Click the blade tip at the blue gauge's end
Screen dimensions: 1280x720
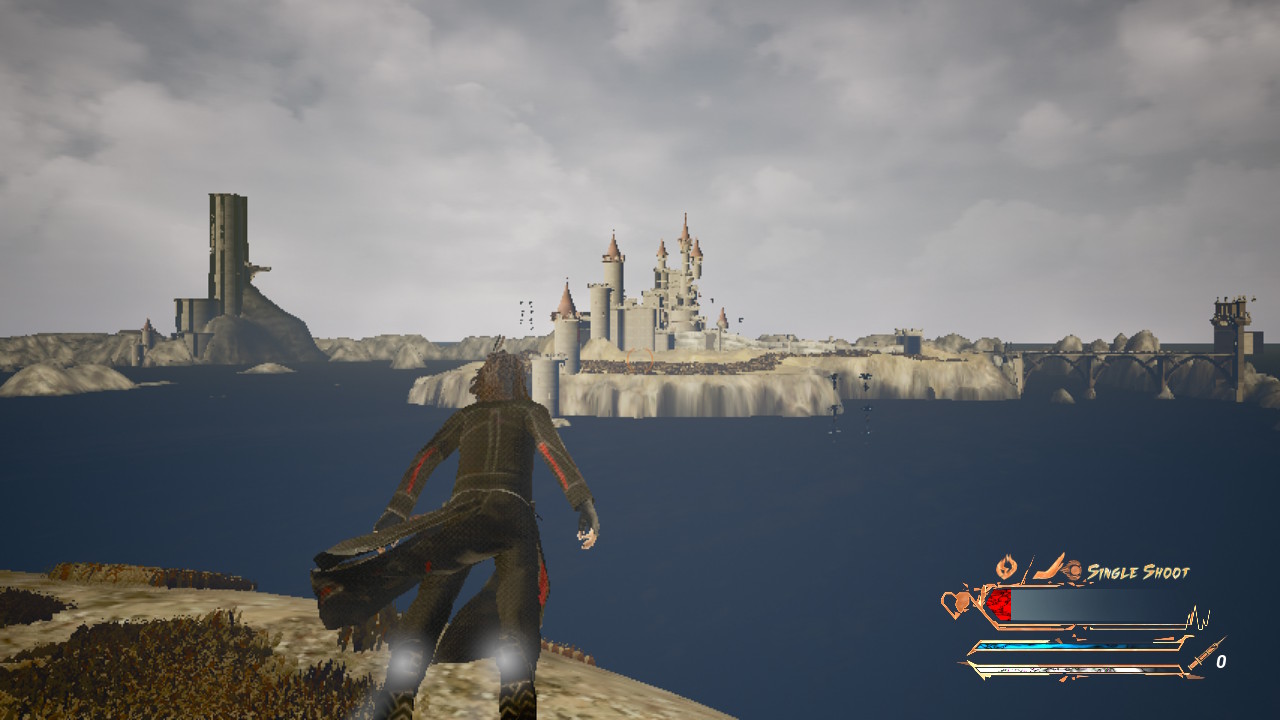coord(1186,639)
